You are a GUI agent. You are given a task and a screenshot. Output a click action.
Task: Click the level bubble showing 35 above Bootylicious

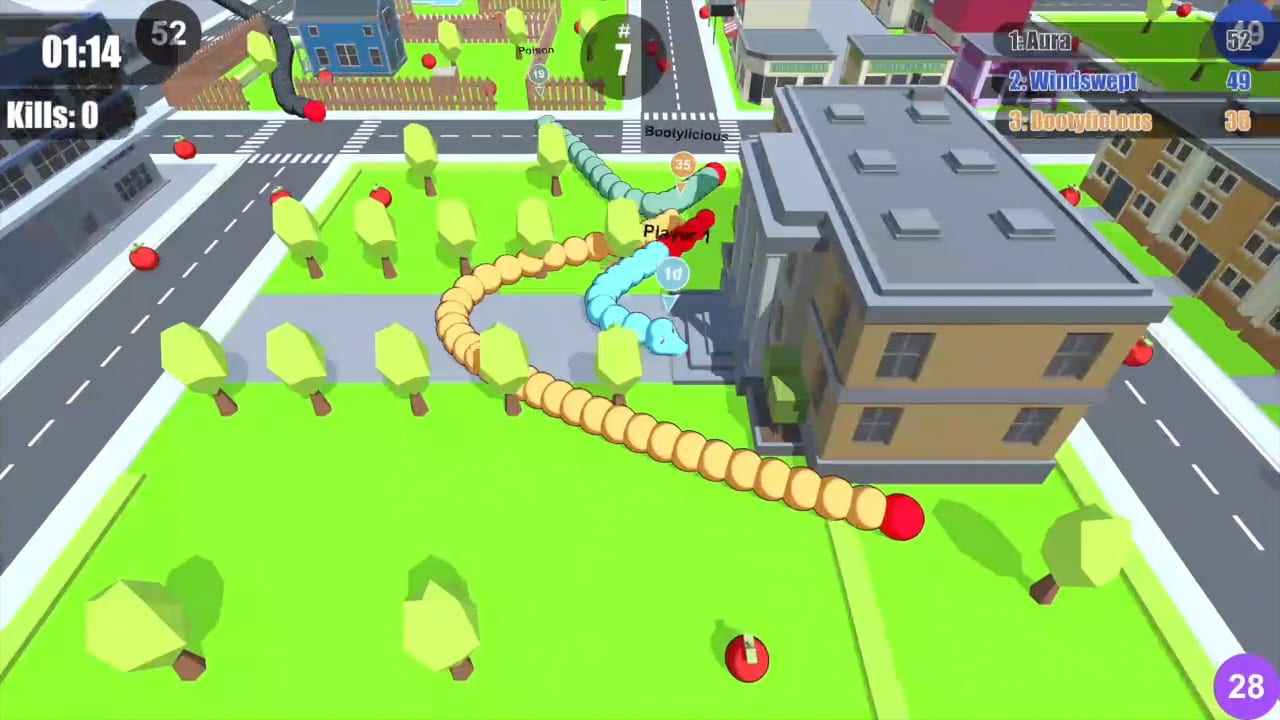click(x=682, y=163)
